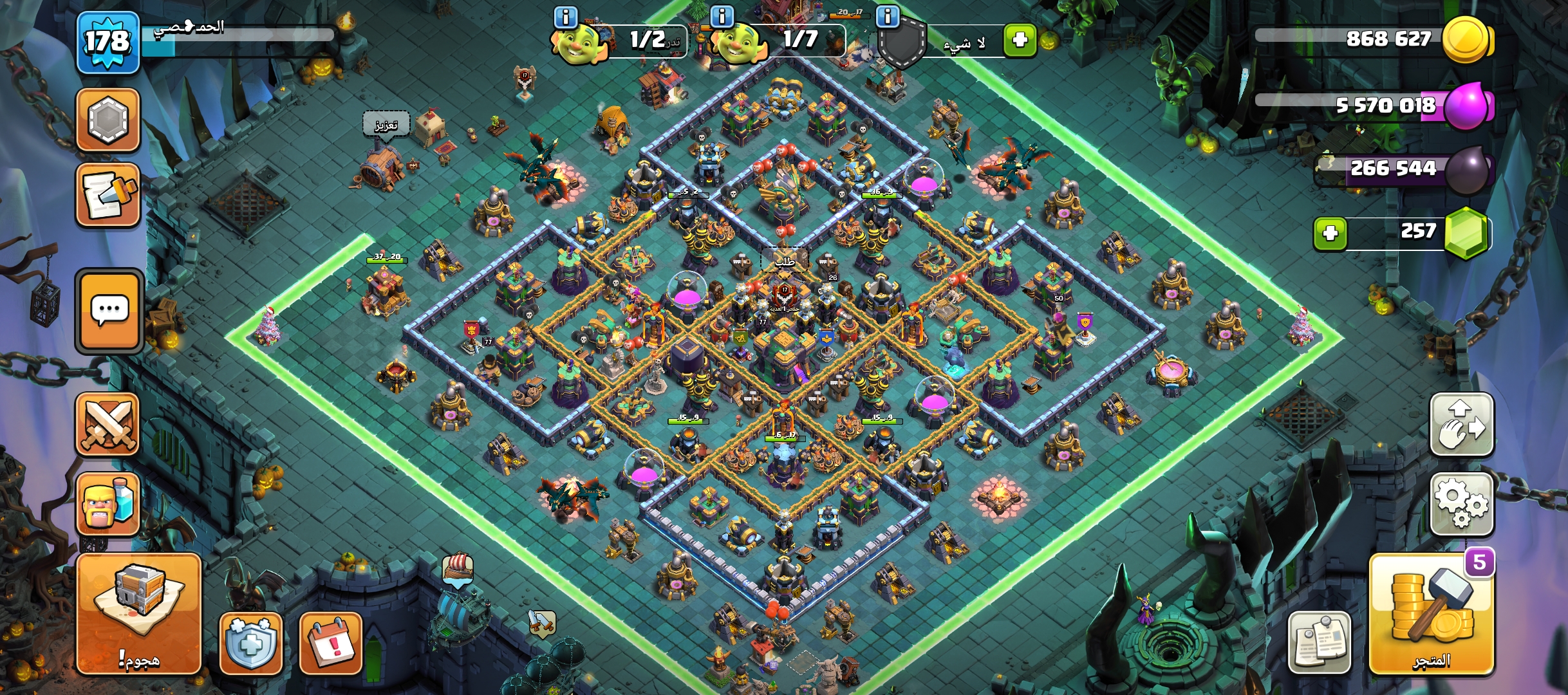Open the crossed swords button

click(x=108, y=425)
